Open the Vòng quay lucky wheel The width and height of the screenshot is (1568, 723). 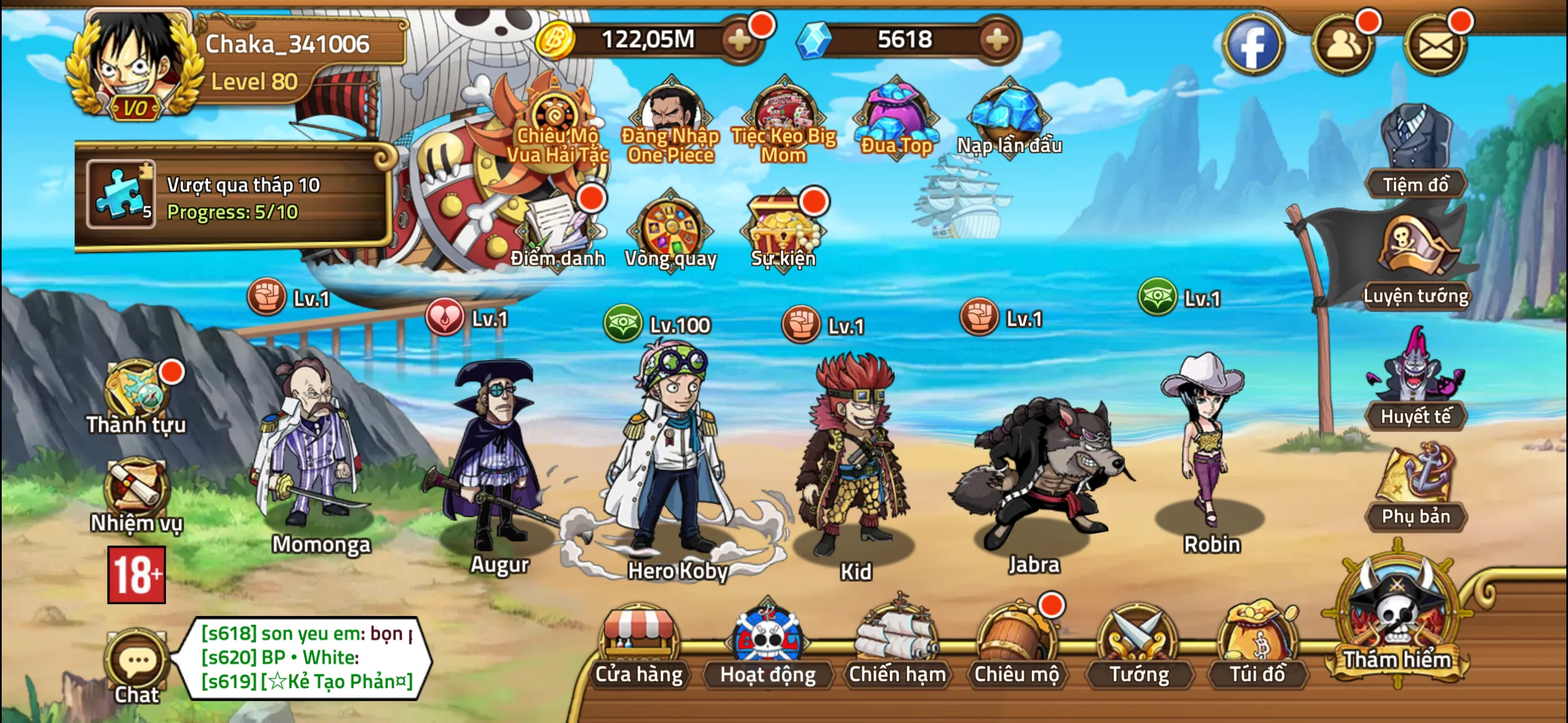670,231
